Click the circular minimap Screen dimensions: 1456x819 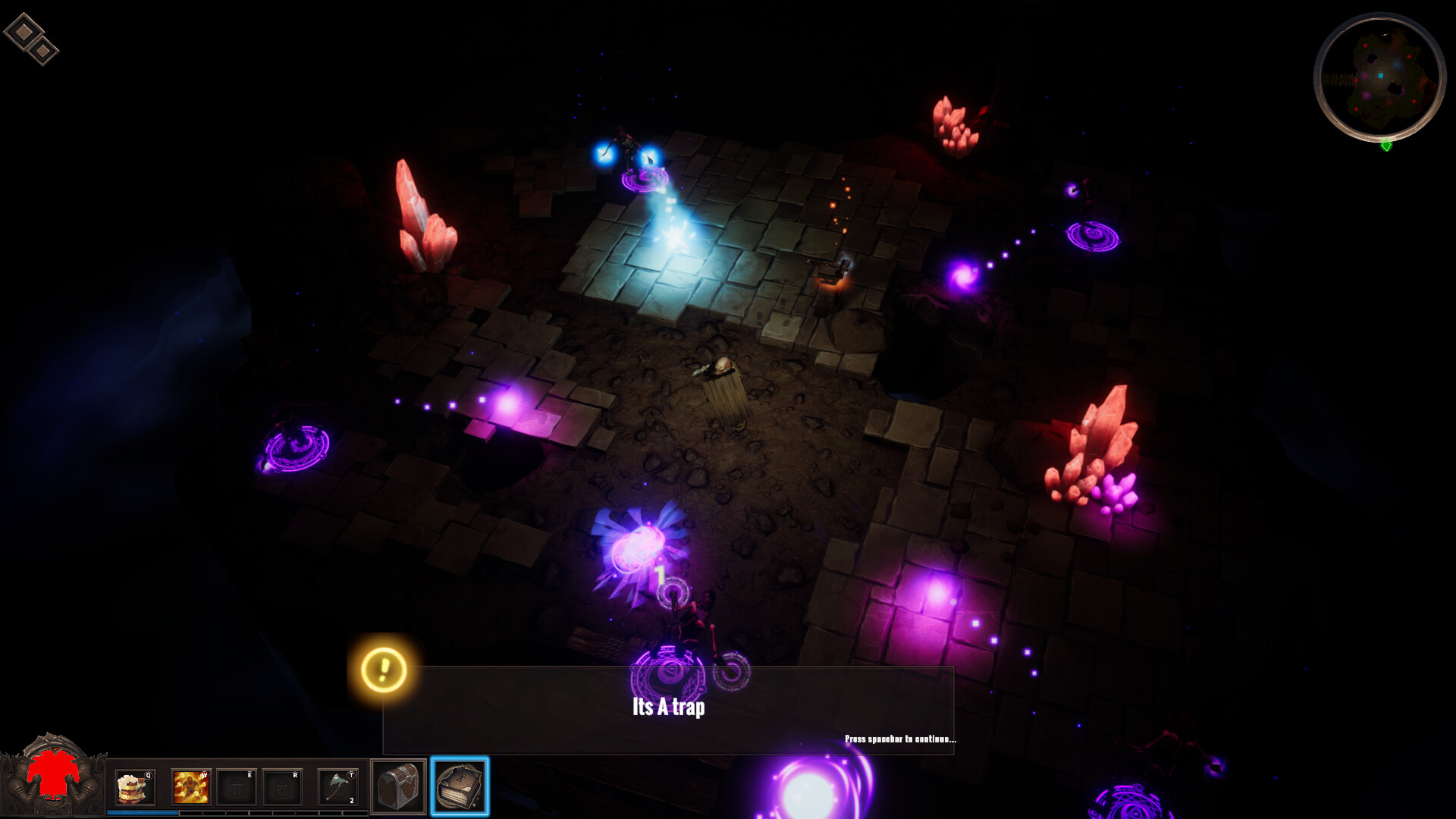point(1379,77)
